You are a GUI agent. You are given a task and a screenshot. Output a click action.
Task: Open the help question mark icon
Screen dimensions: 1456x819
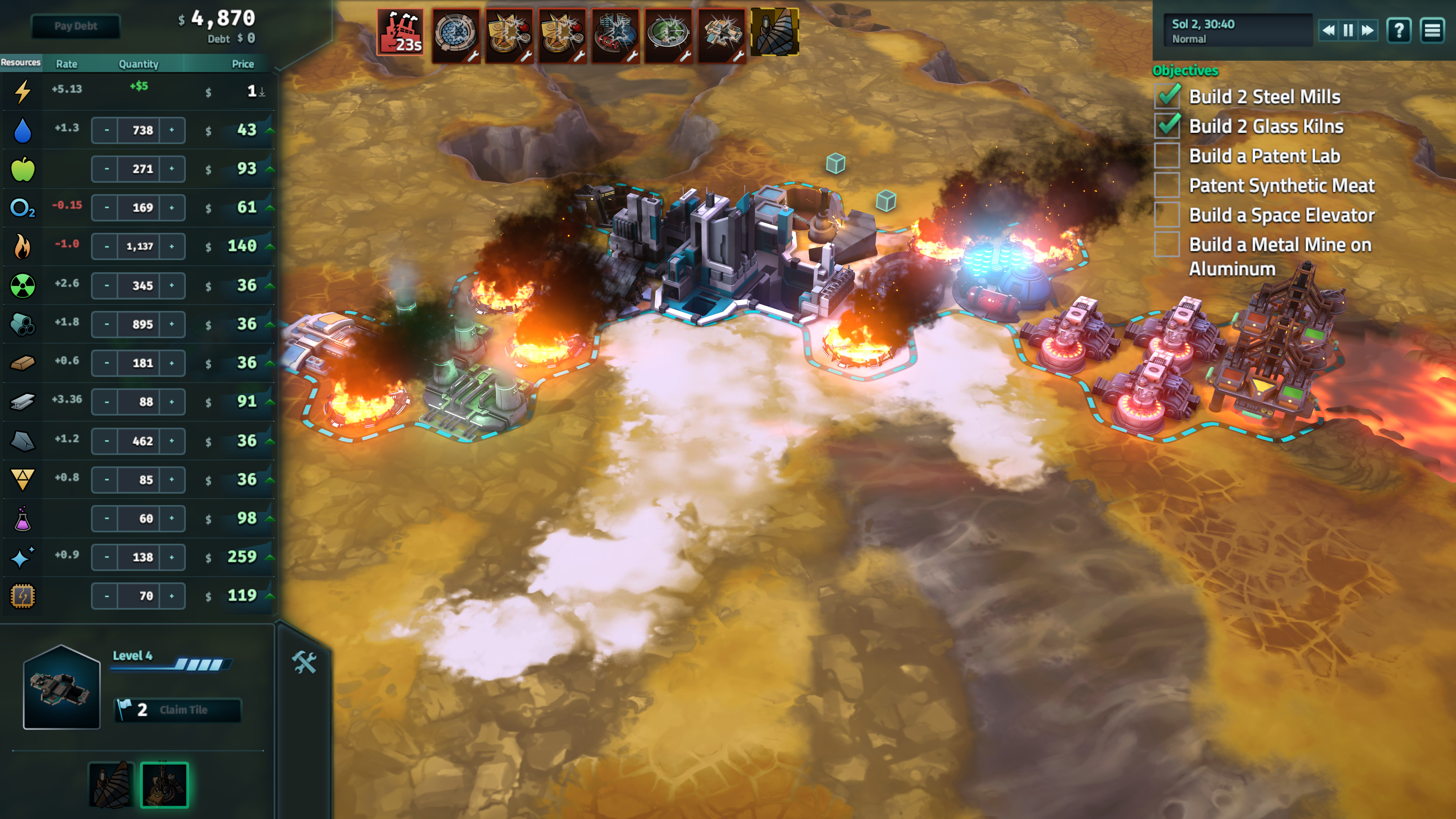pos(1399,30)
